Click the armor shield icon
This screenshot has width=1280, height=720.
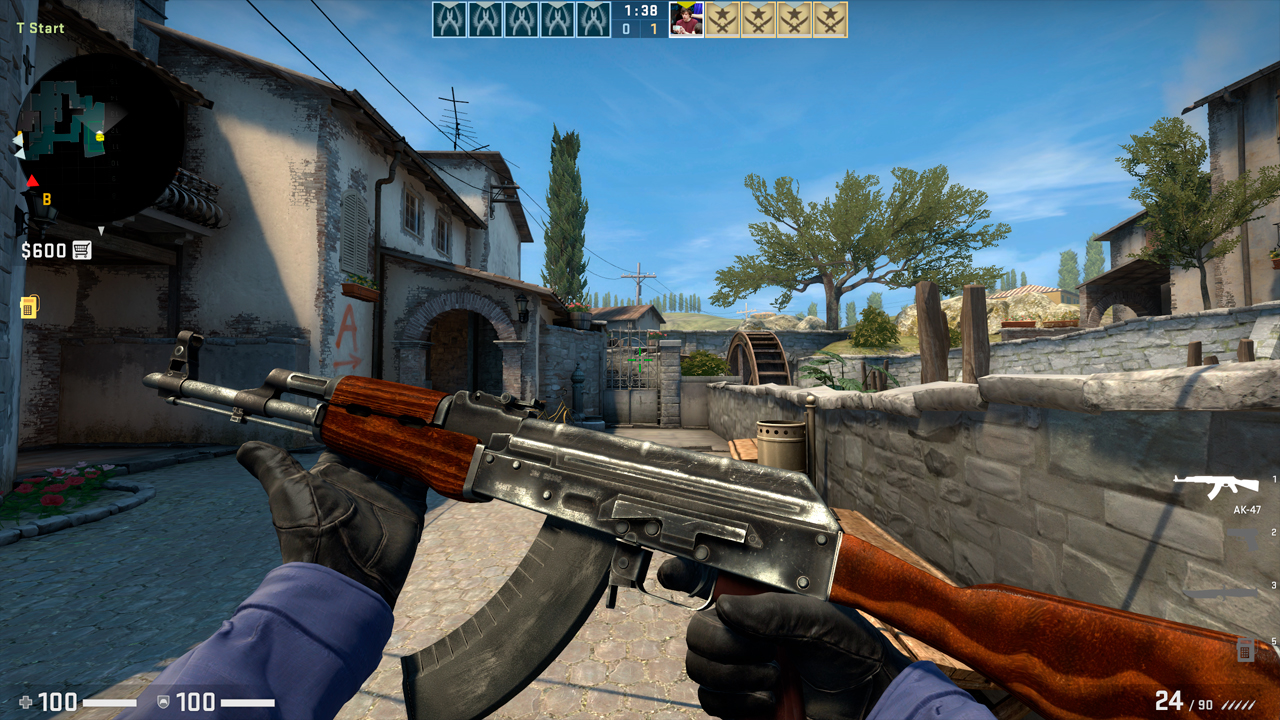click(x=163, y=701)
